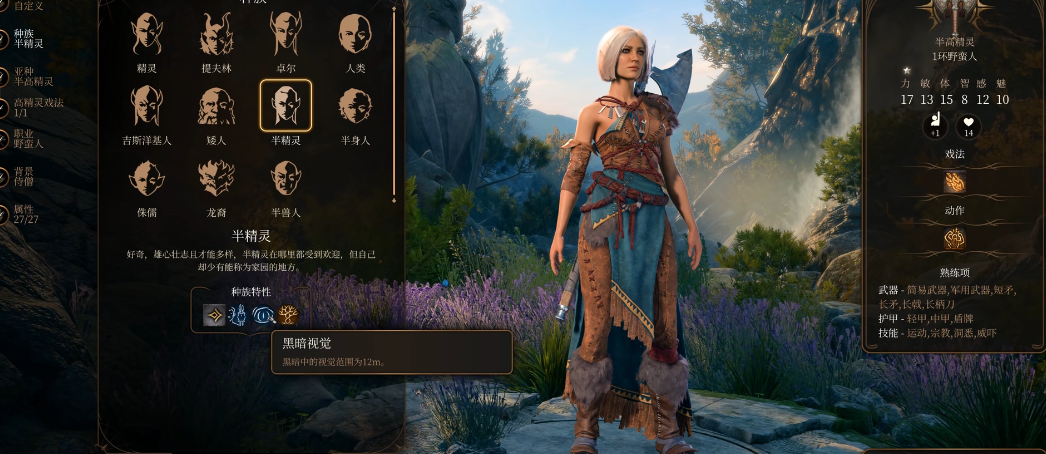Click the grey diamond racial trait icon
The height and width of the screenshot is (454, 1046).
(214, 316)
